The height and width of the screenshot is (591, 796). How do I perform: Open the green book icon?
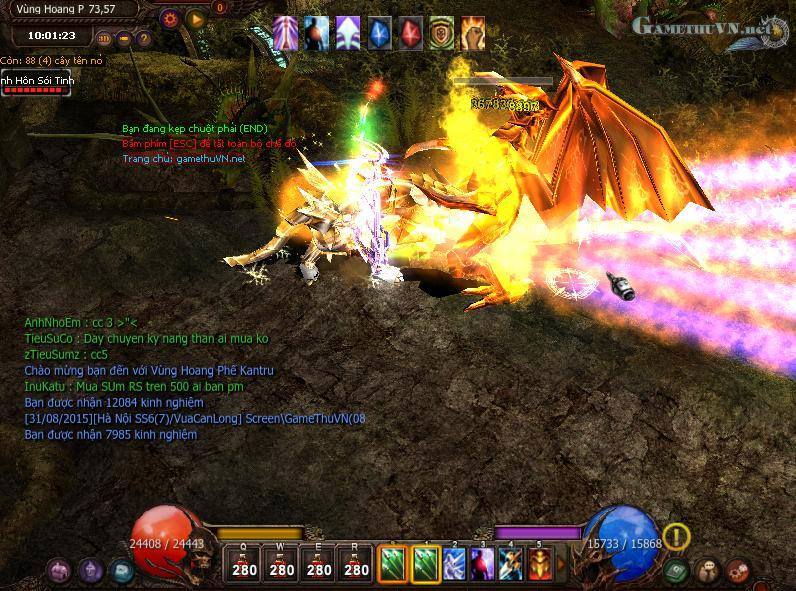pyautogui.click(x=675, y=570)
